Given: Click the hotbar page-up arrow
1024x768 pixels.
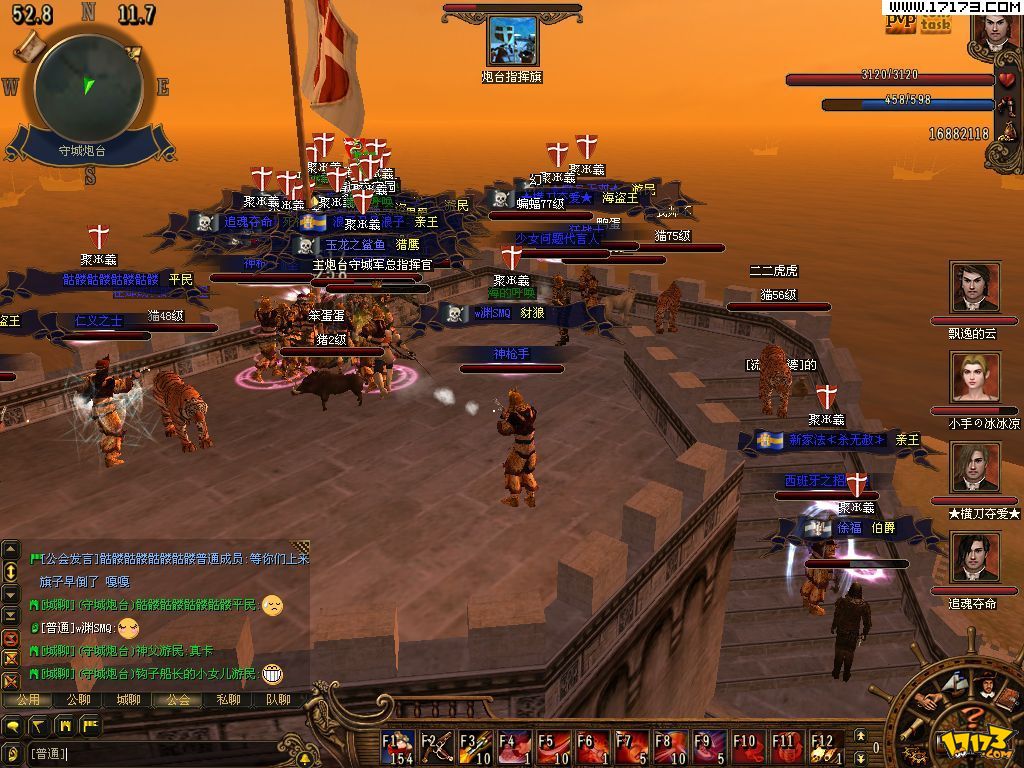Looking at the screenshot, I should [x=862, y=738].
